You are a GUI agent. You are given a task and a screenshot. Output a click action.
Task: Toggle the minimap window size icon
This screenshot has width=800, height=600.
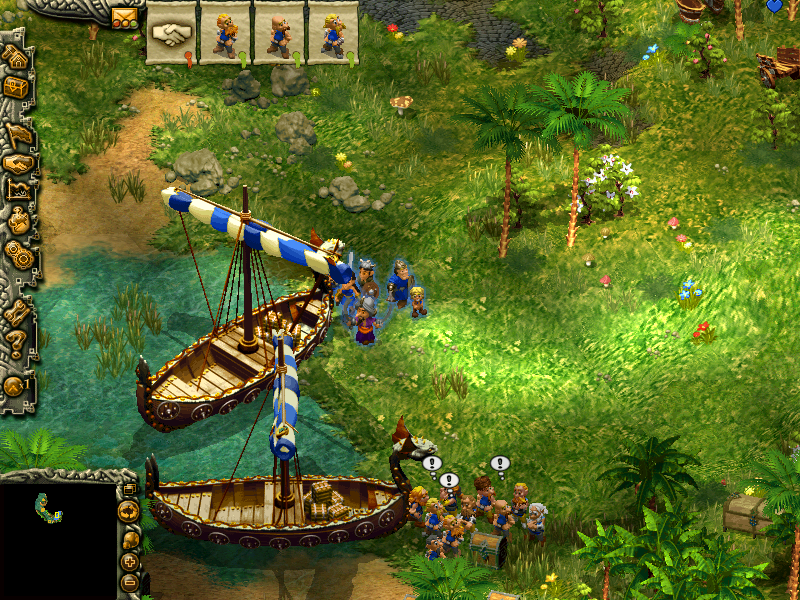coord(129,489)
